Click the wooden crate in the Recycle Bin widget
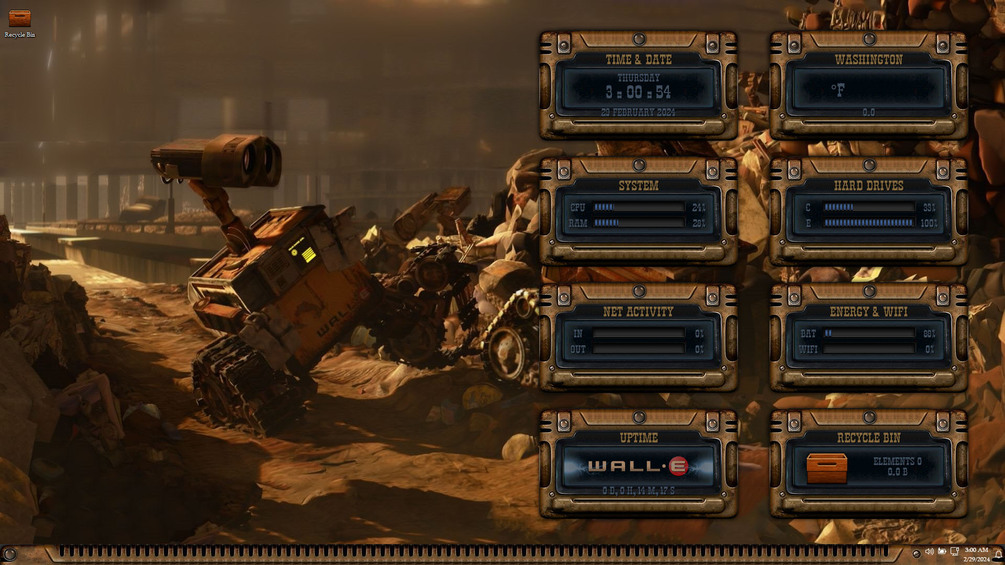The width and height of the screenshot is (1005, 565). (826, 467)
